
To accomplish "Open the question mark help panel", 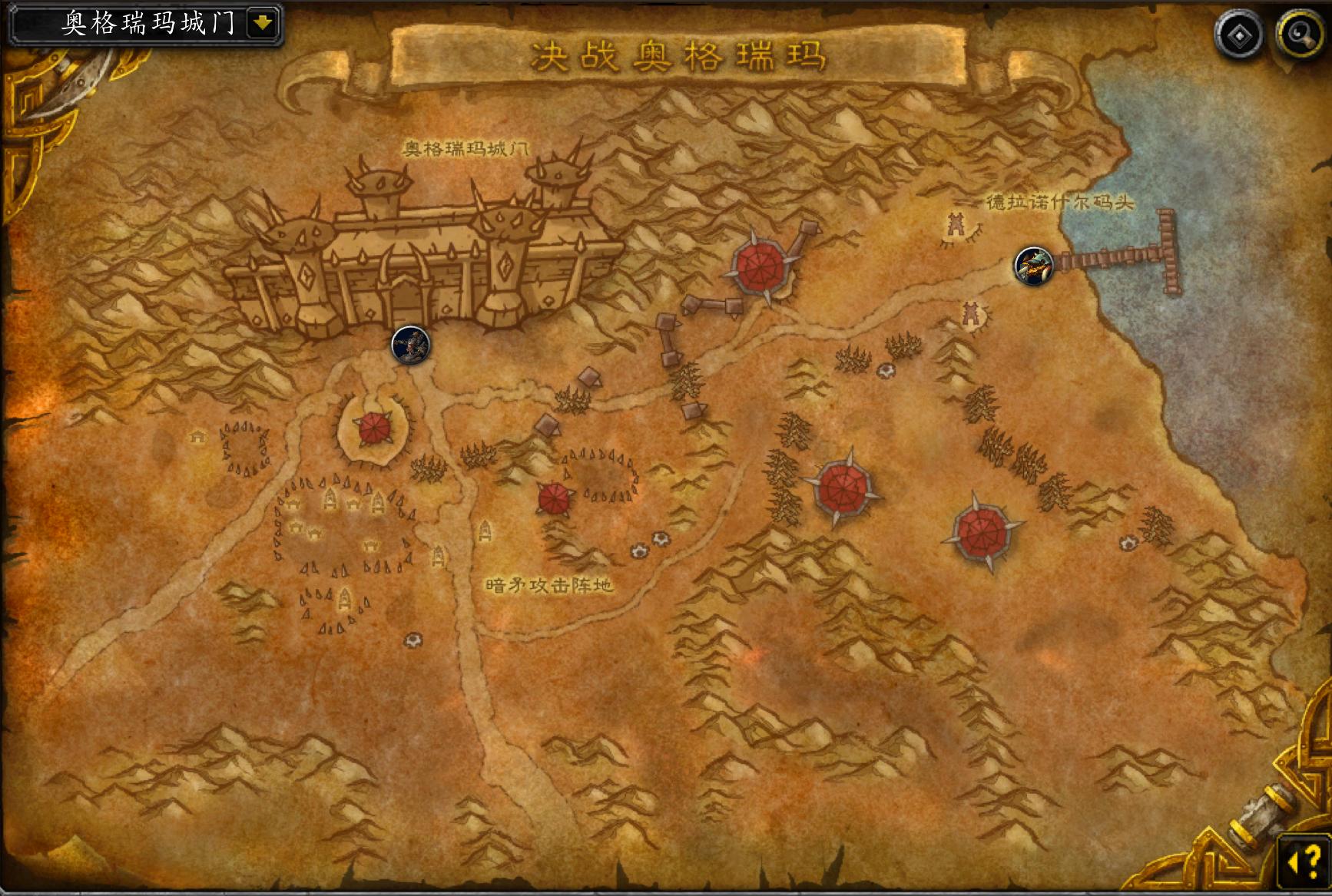I will click(1304, 862).
